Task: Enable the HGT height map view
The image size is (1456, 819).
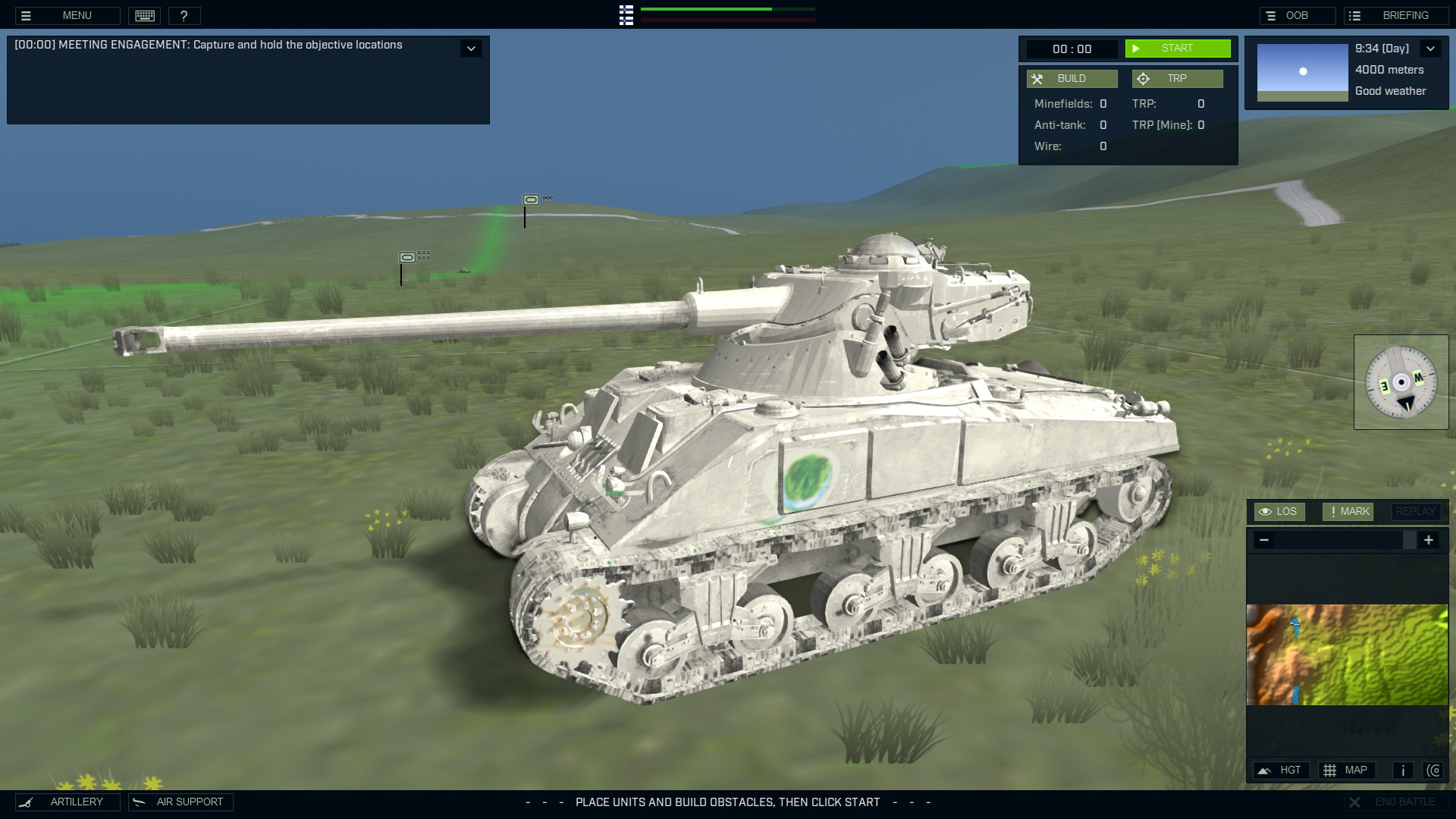Action: pyautogui.click(x=1282, y=770)
